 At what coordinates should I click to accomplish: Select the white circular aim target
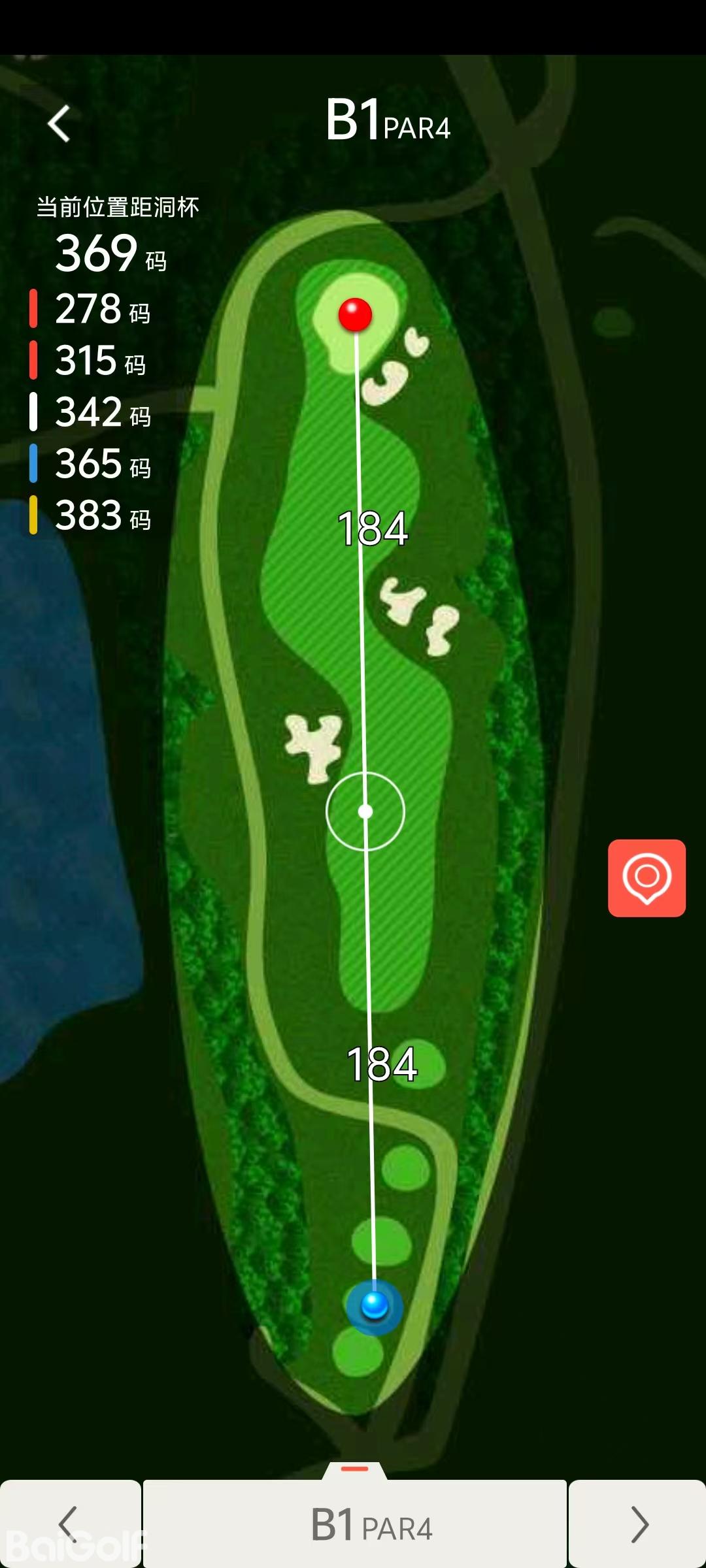(x=365, y=811)
